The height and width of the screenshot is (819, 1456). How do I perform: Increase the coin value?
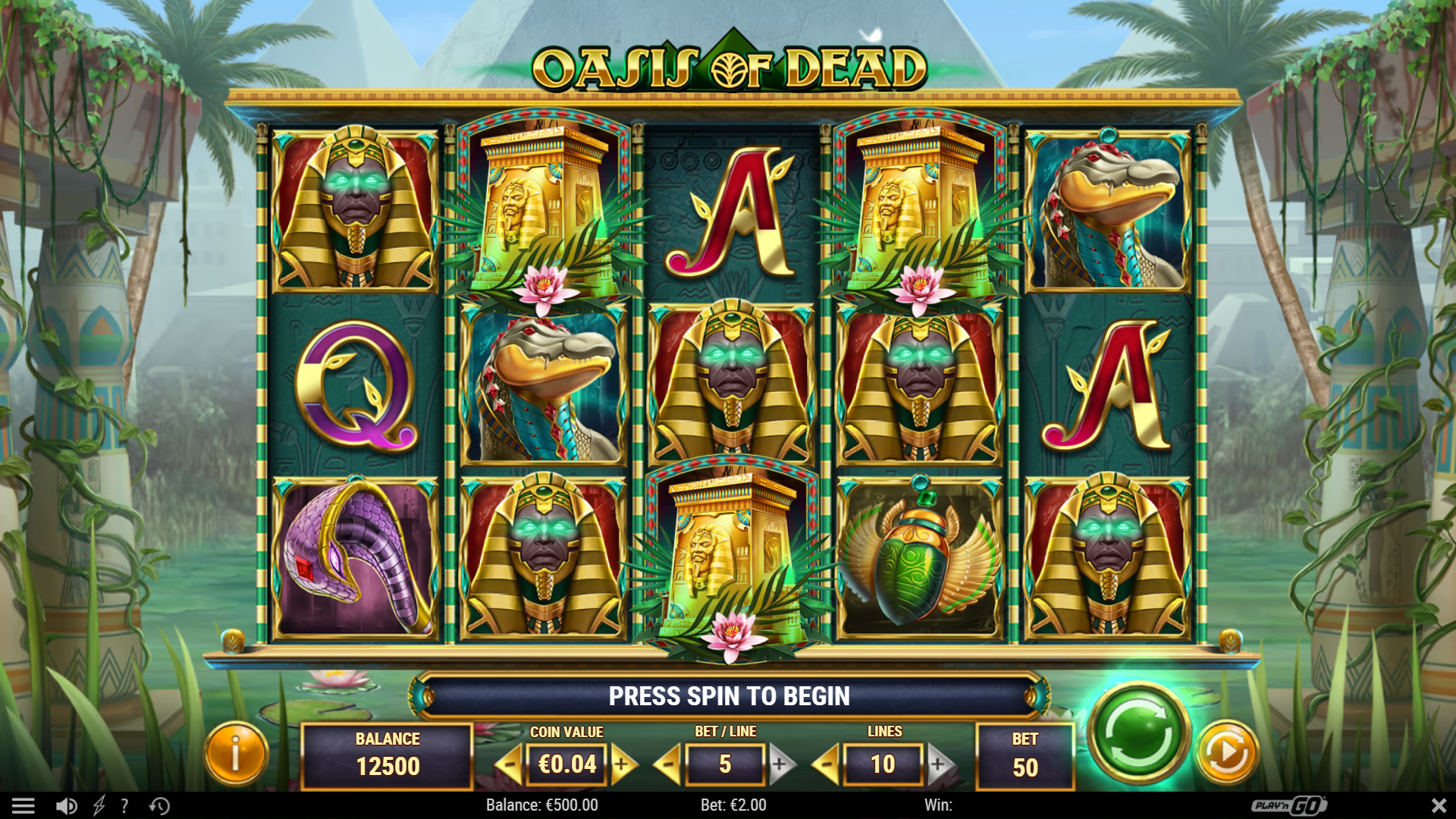[623, 764]
